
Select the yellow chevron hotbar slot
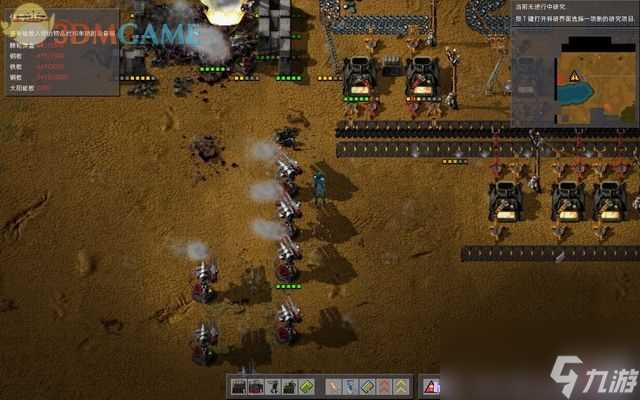[400, 386]
